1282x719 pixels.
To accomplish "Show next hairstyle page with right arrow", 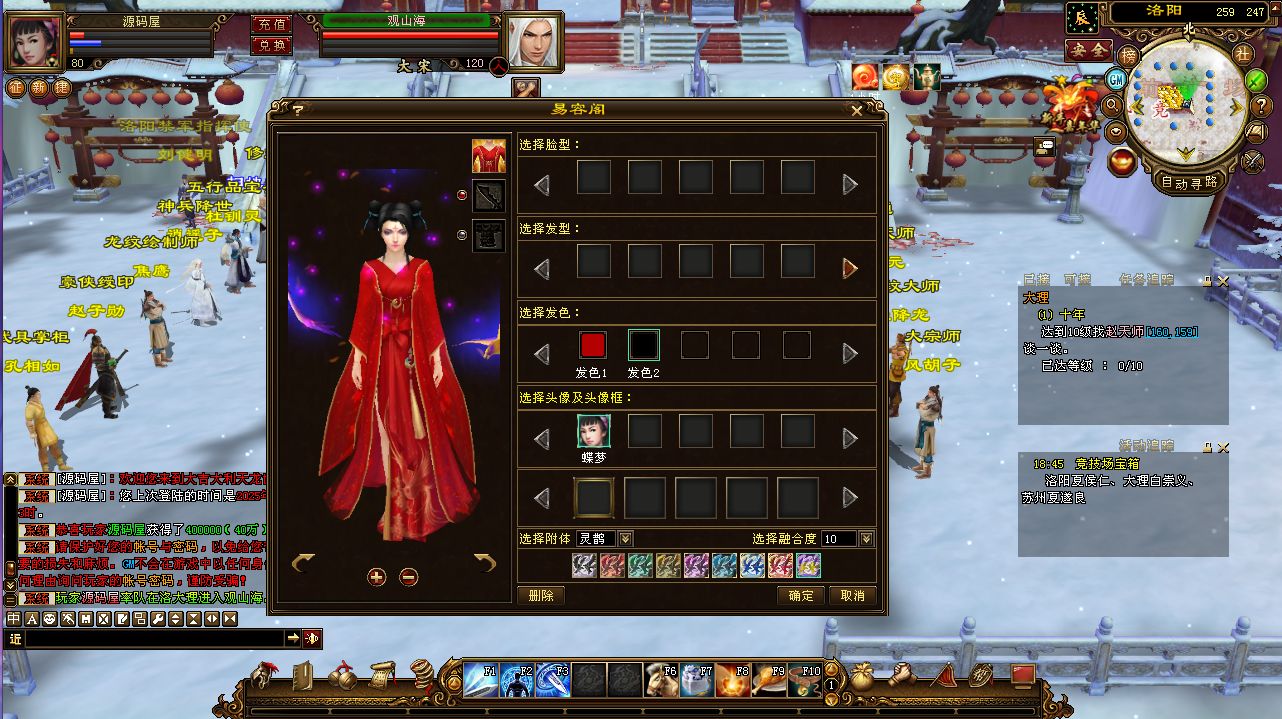I will tap(850, 268).
